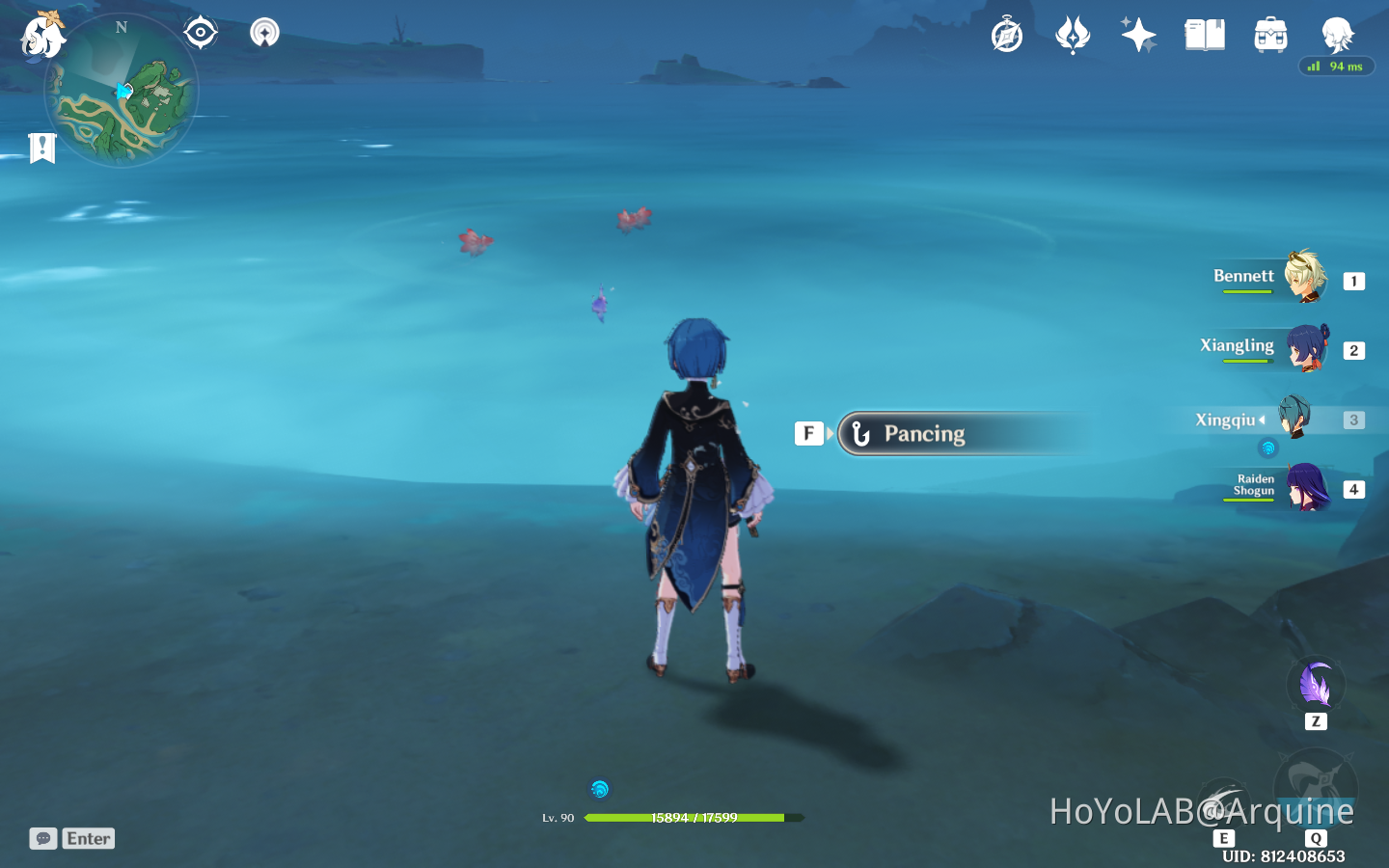Switch to Xiangling in party slot 2
The width and height of the screenshot is (1389, 868).
point(1302,349)
